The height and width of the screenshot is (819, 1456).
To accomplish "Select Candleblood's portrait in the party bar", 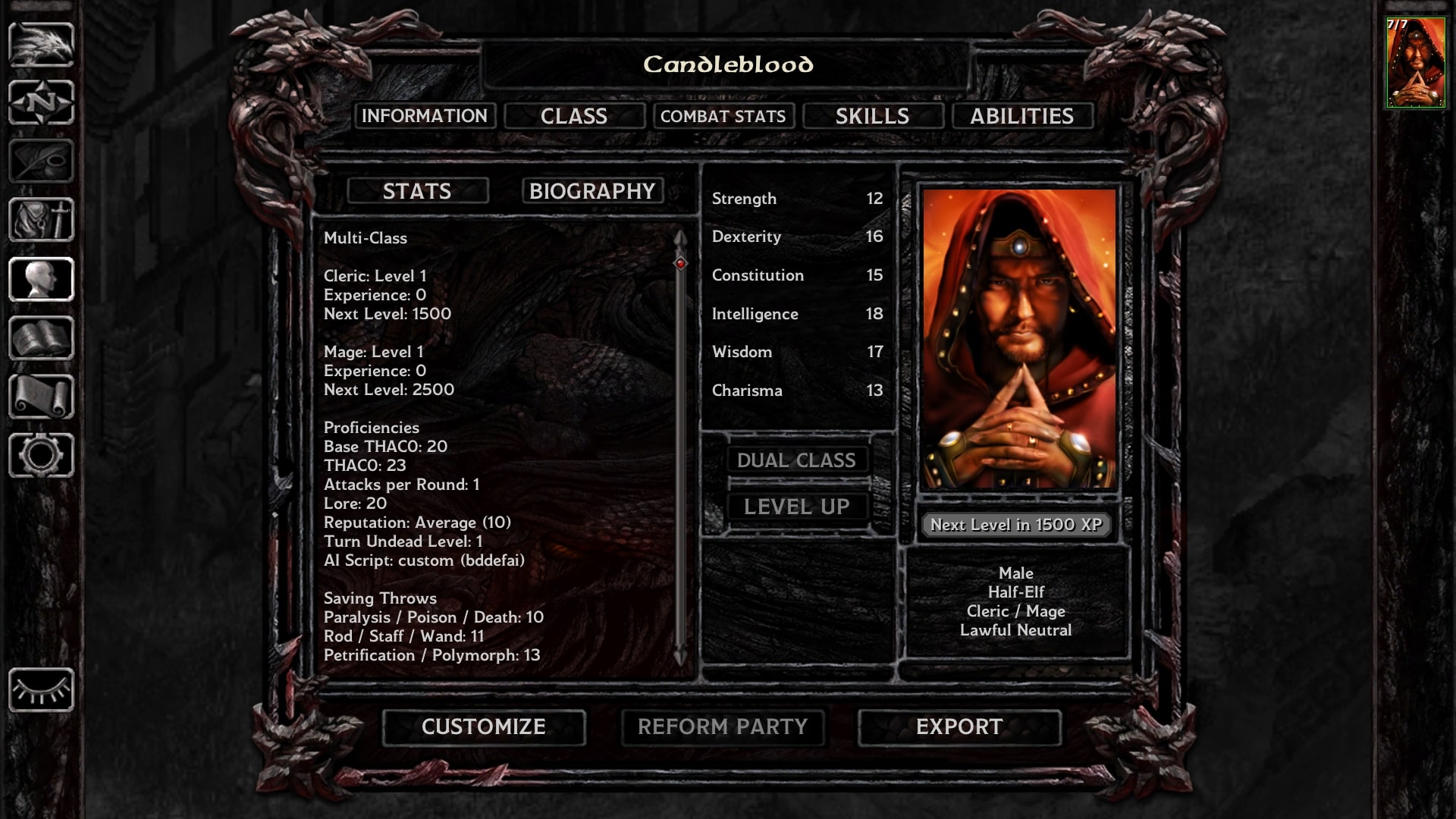I will point(1415,64).
